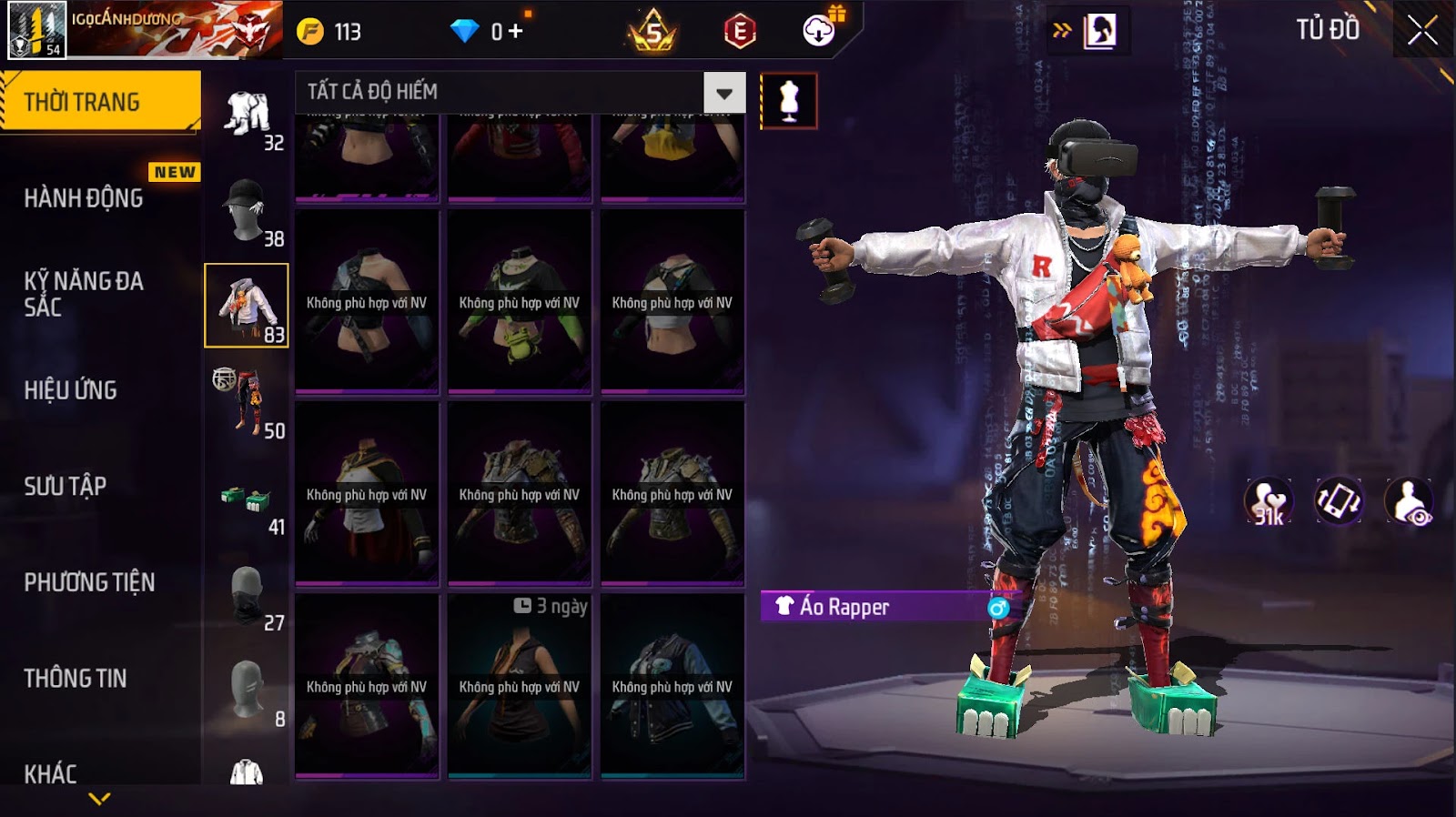
Task: Open the shoes category showing 41 items
Action: [x=248, y=500]
